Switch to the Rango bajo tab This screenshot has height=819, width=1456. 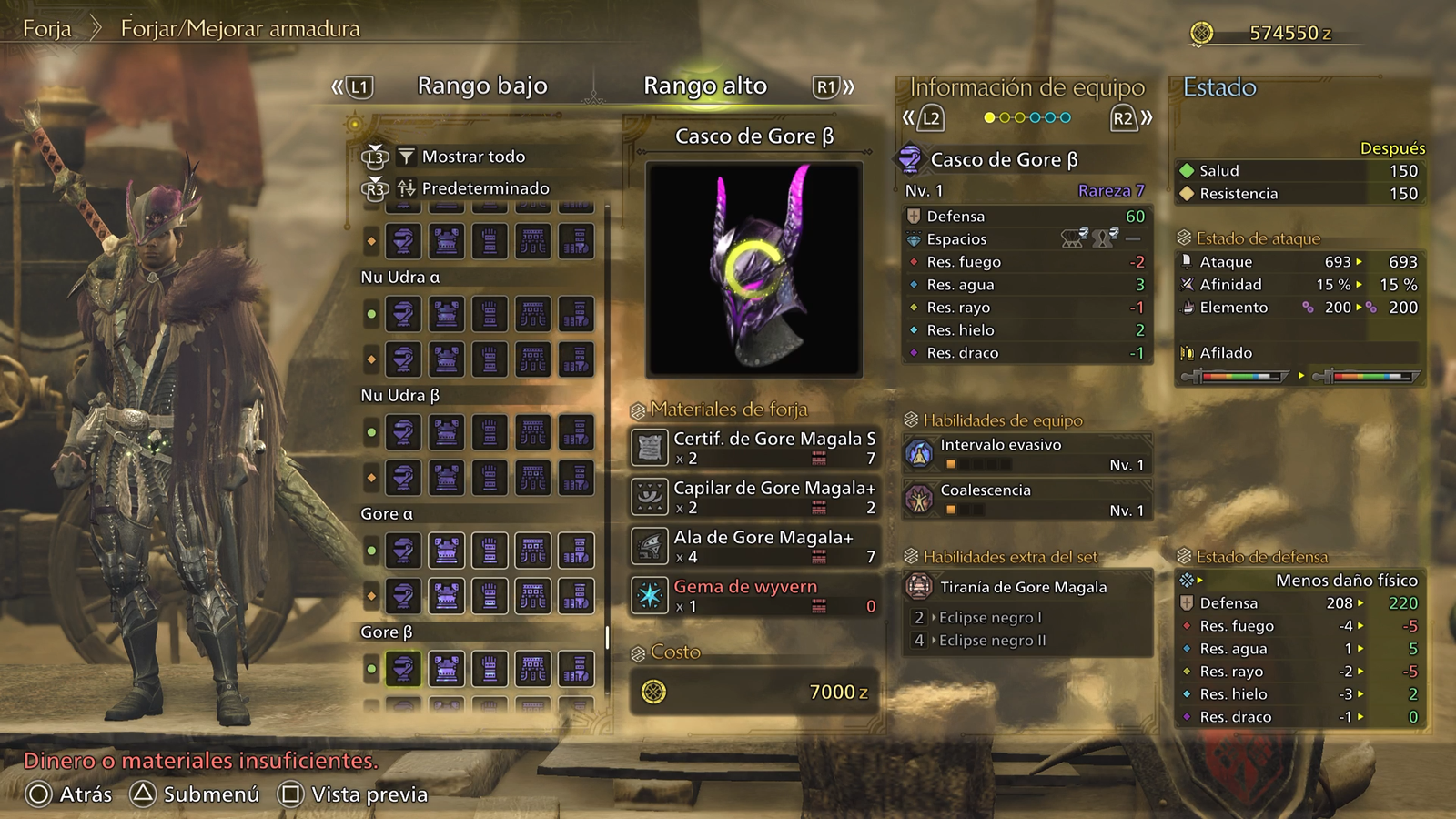[481, 86]
